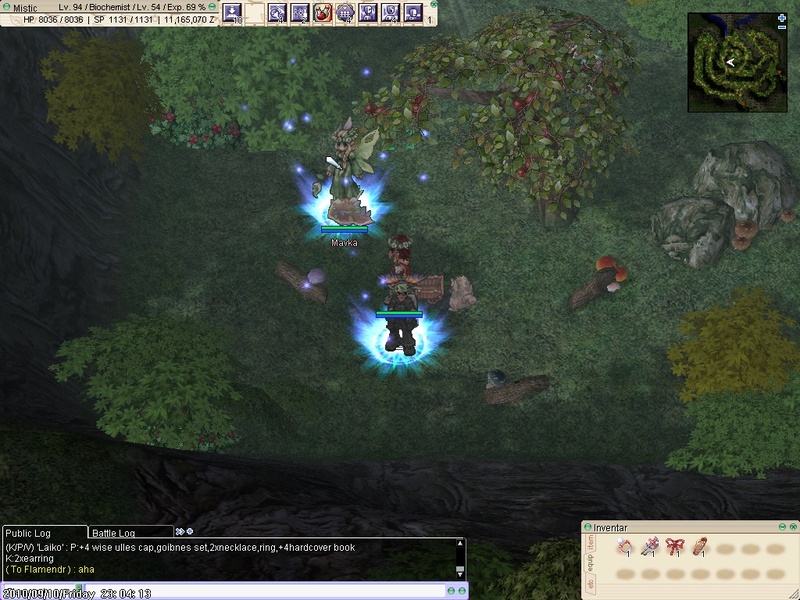The image size is (800, 600).
Task: Pick the red ribbon equipment item
Action: pos(674,546)
